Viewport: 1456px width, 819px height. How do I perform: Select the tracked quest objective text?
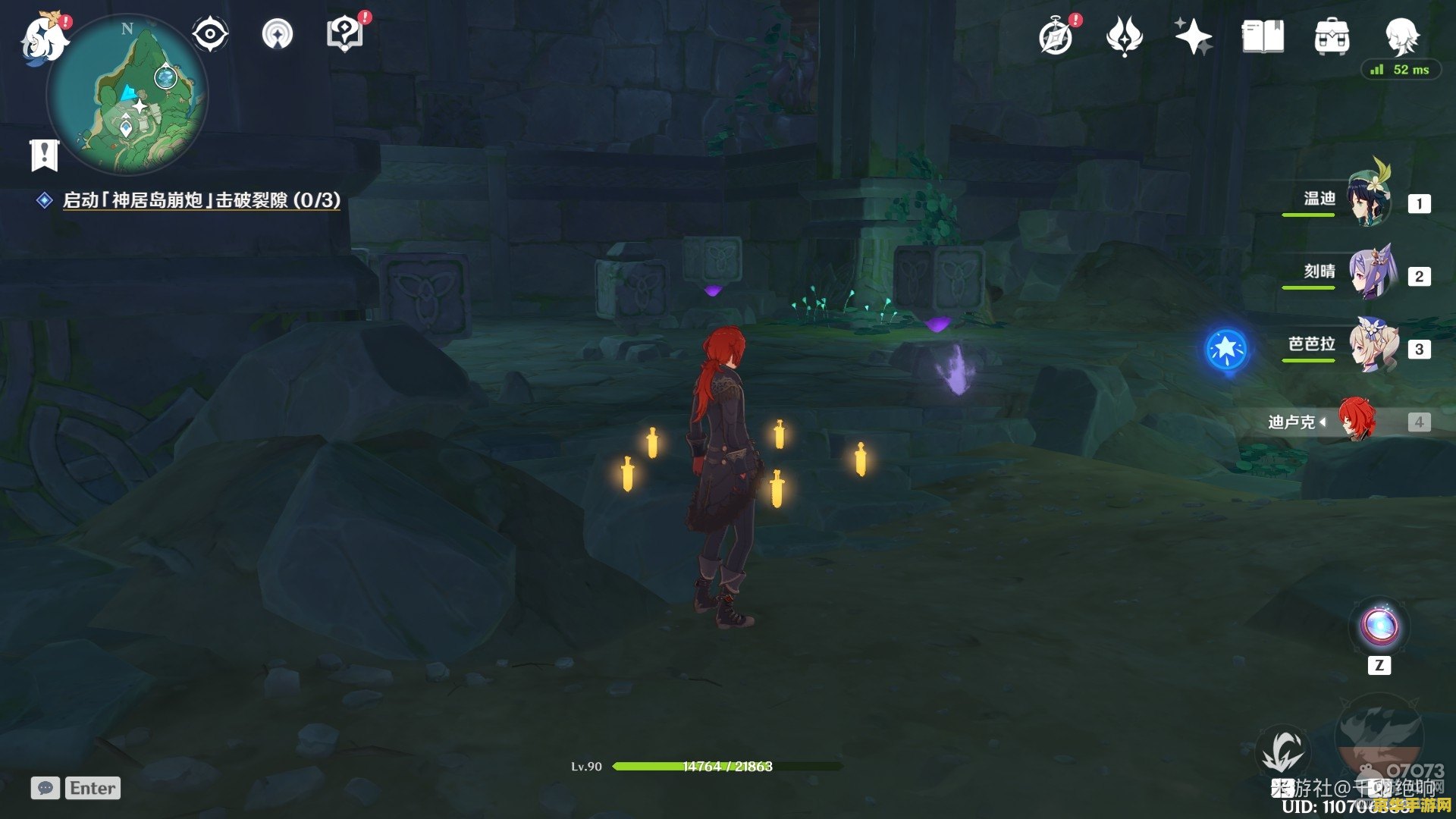201,200
